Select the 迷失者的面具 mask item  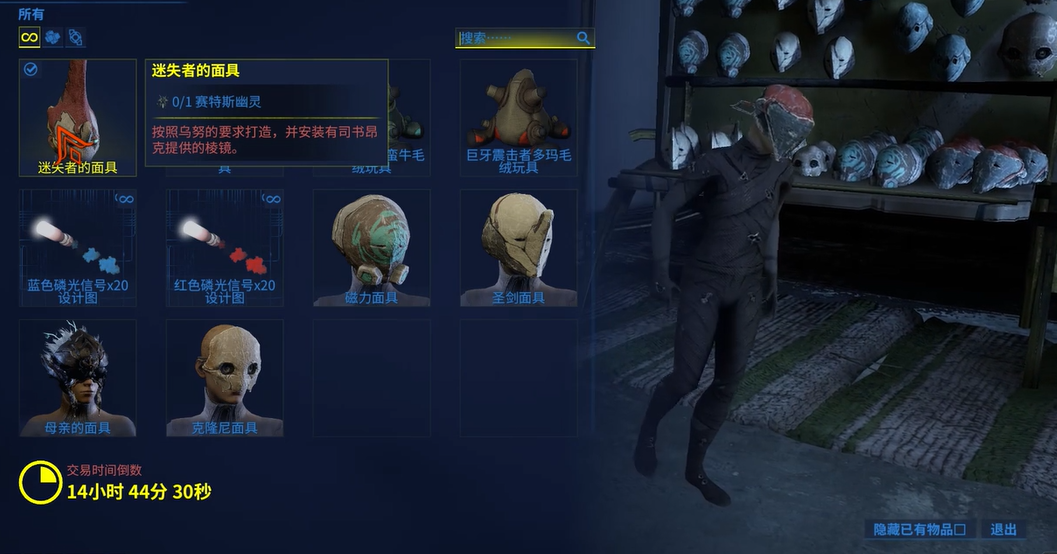tap(77, 118)
